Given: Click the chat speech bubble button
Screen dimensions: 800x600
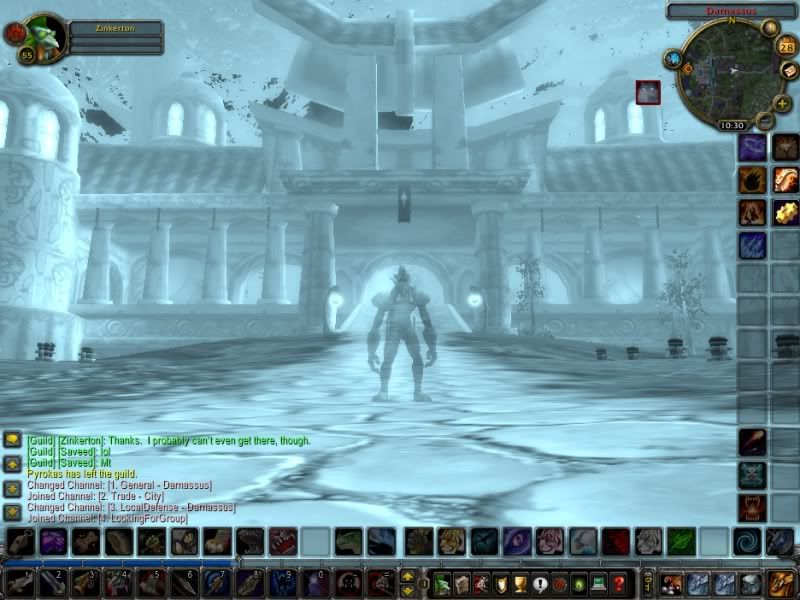Looking at the screenshot, I should click(x=12, y=440).
